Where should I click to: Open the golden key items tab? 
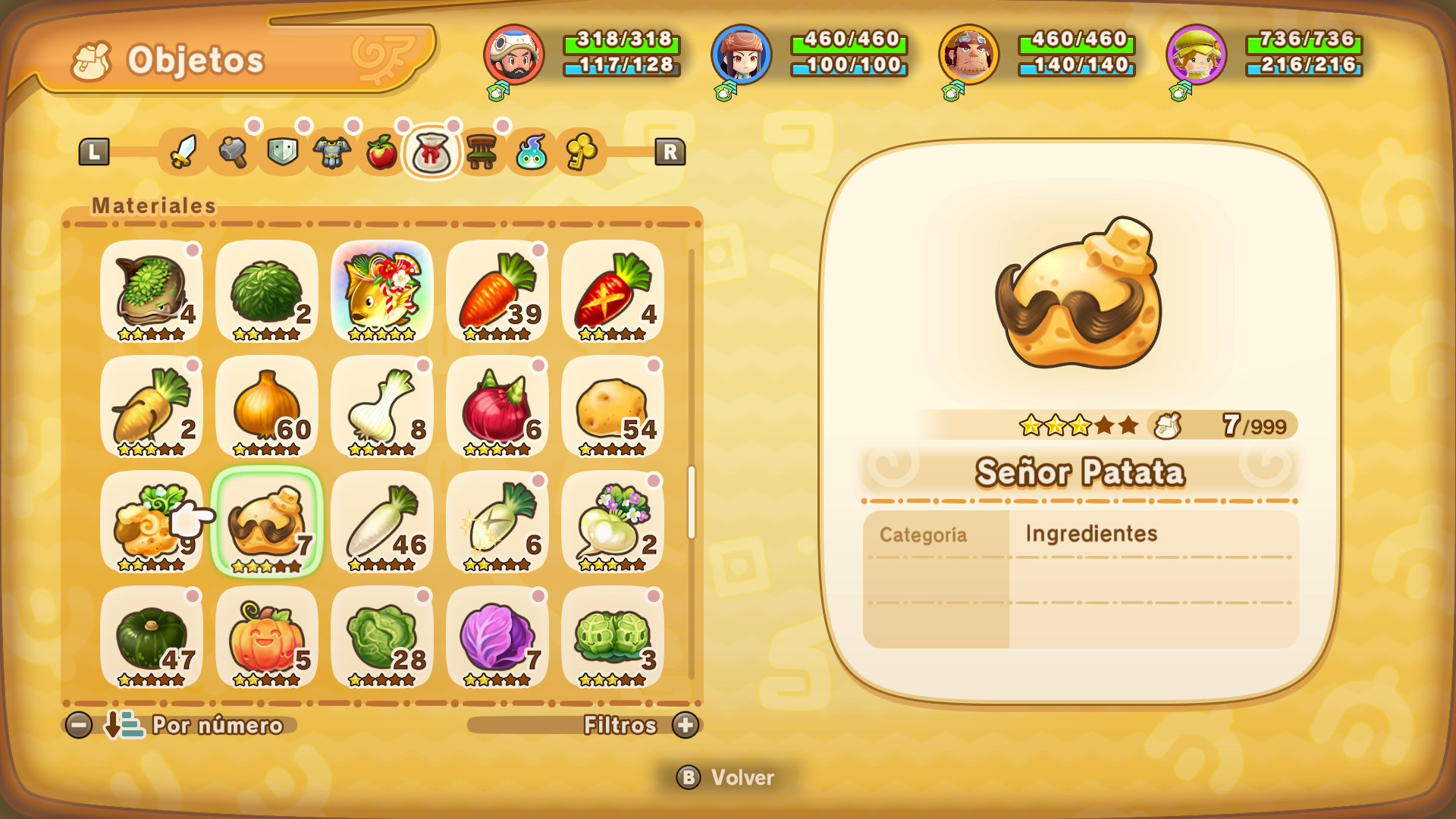click(581, 152)
